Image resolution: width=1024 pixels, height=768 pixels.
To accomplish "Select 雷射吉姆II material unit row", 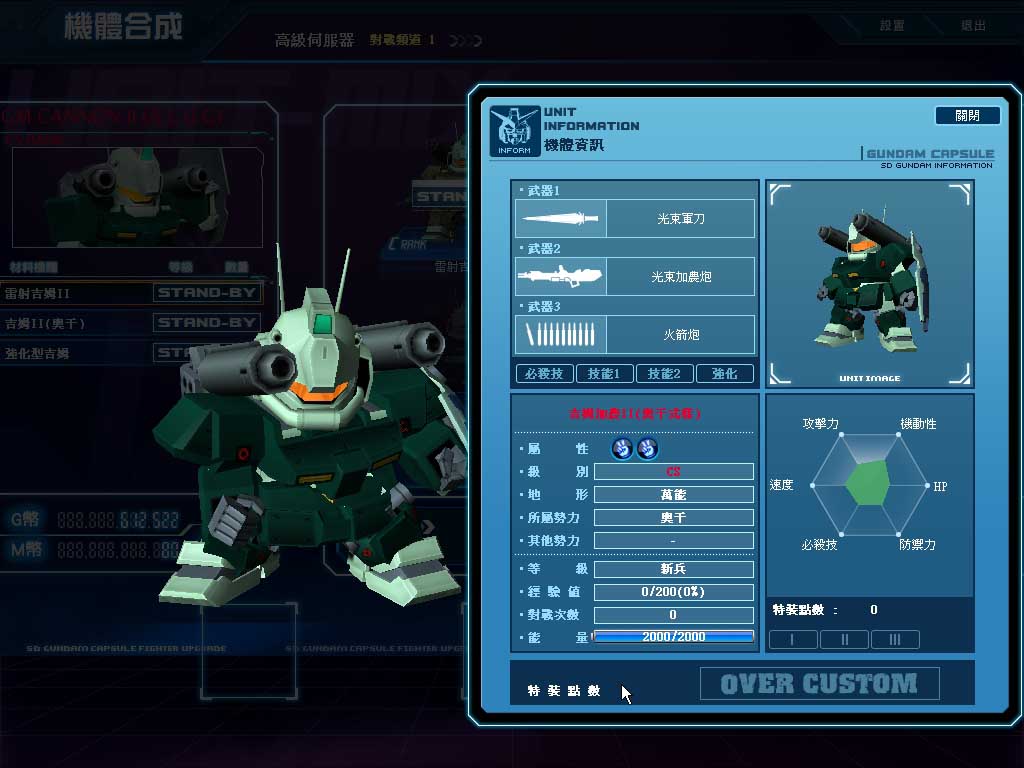I will point(132,293).
